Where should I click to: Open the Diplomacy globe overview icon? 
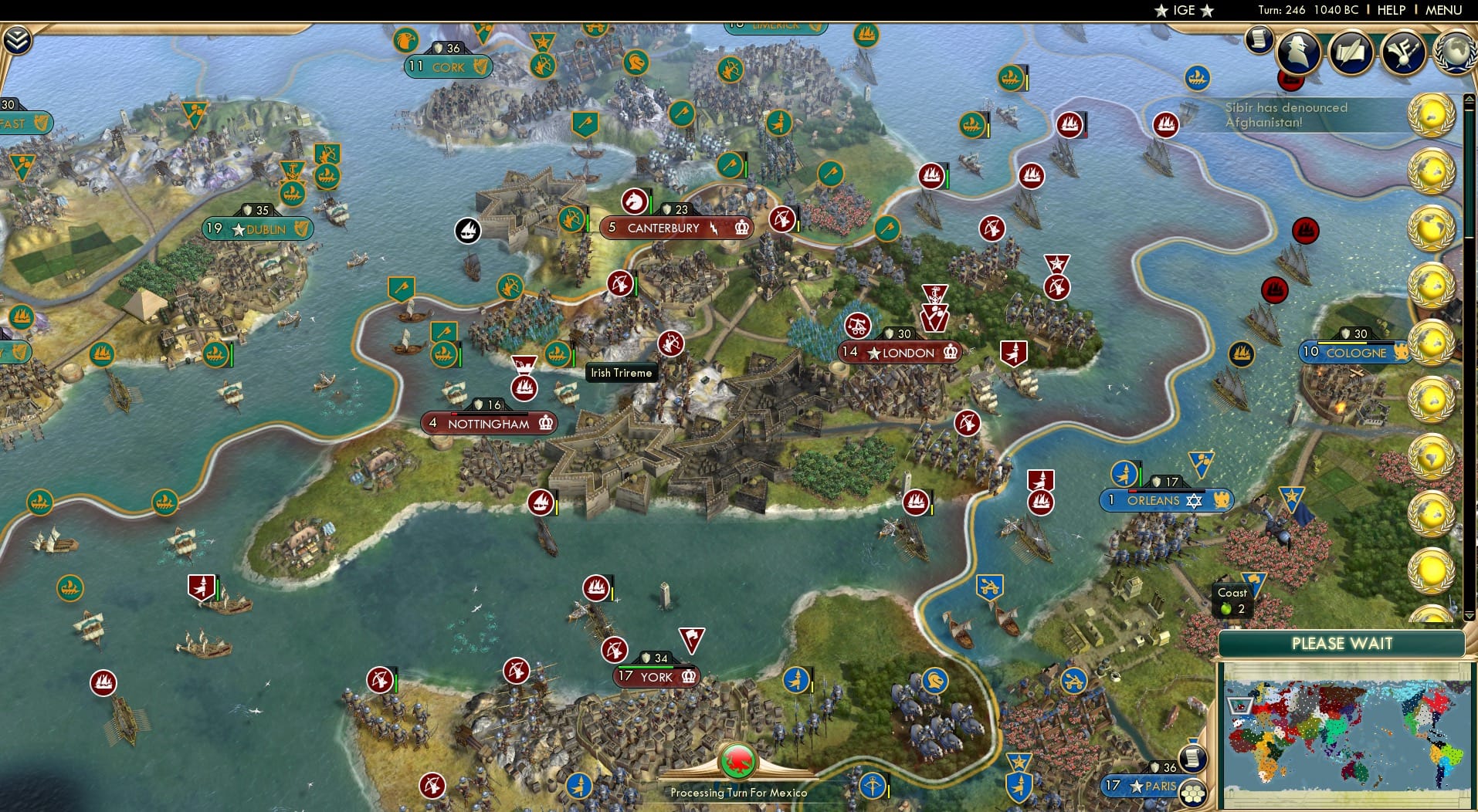[x=1456, y=53]
